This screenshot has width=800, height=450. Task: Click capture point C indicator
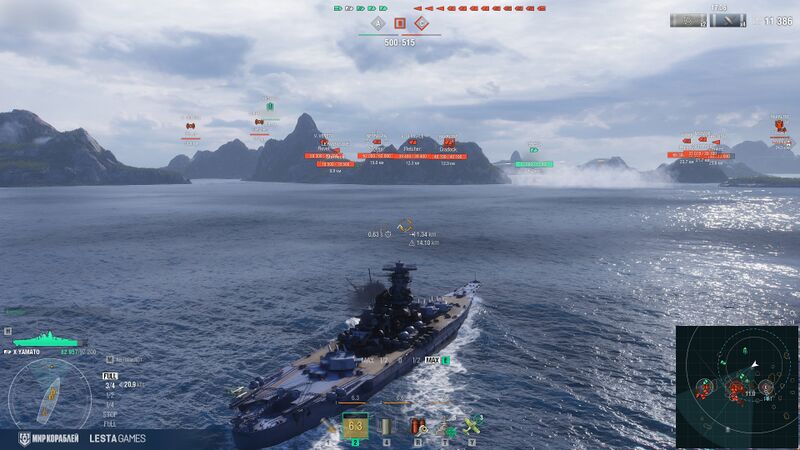[422, 22]
